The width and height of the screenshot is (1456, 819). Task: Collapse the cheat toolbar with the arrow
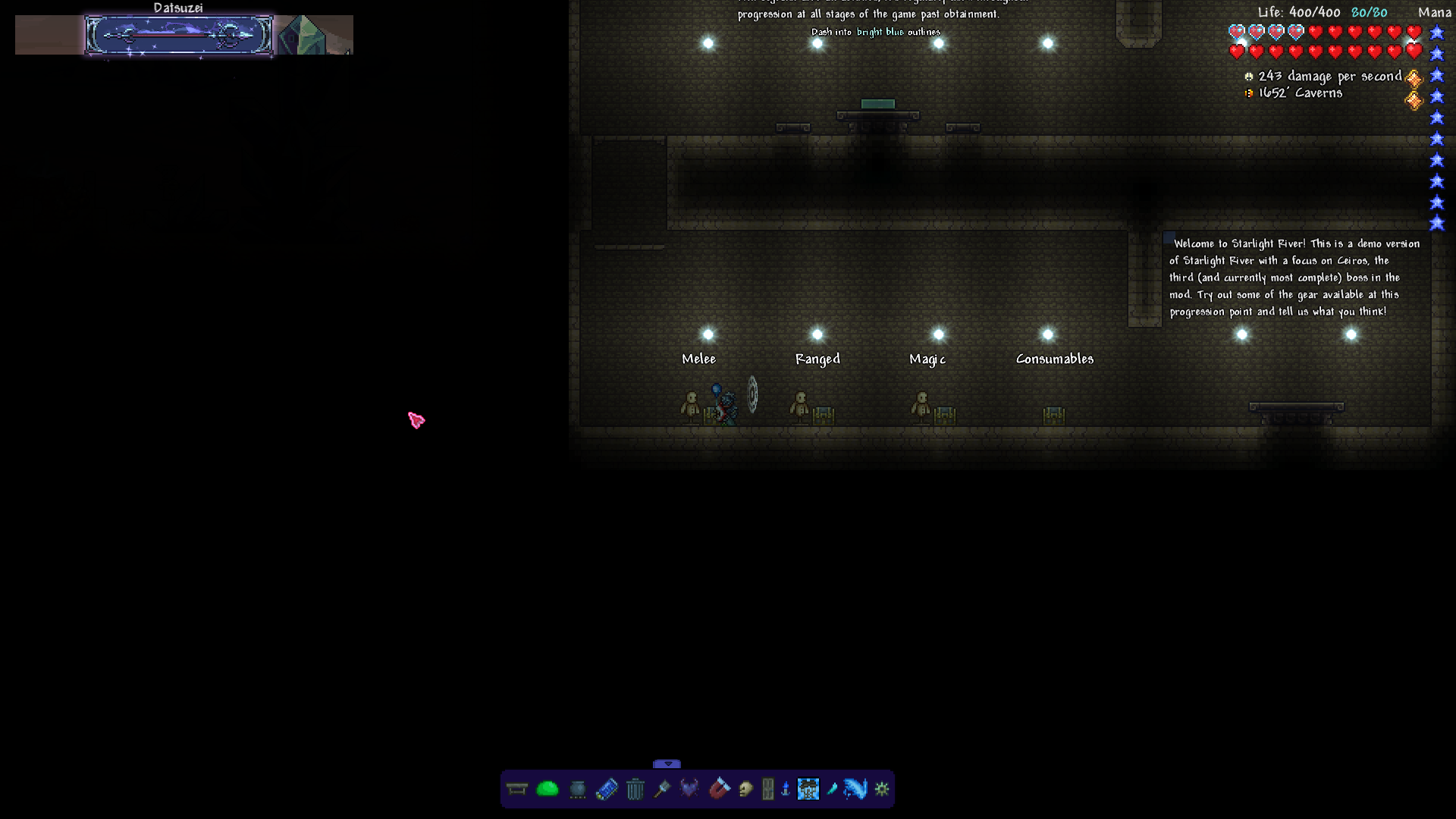[x=668, y=765]
